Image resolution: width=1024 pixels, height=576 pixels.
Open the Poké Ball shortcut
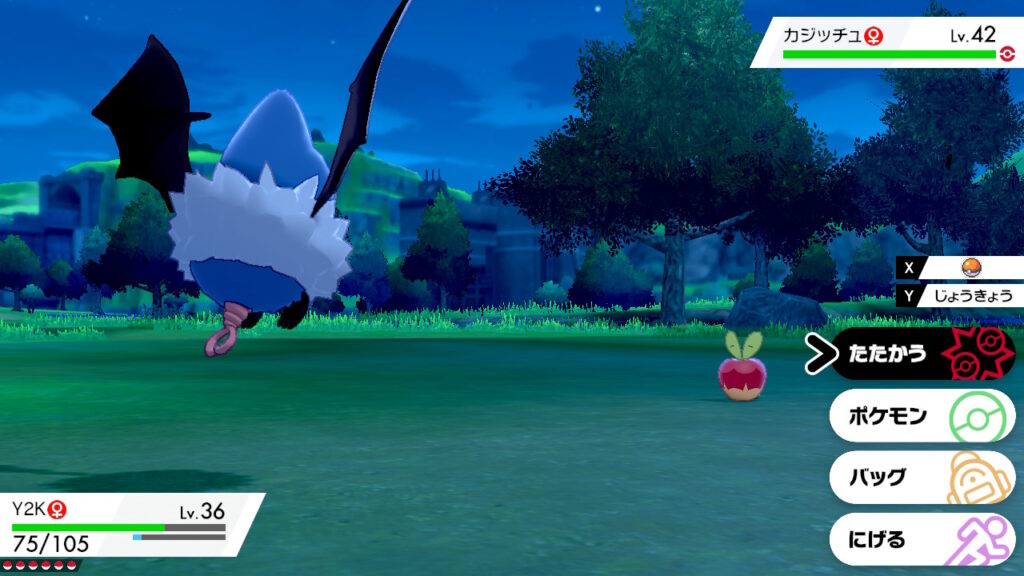click(x=969, y=268)
